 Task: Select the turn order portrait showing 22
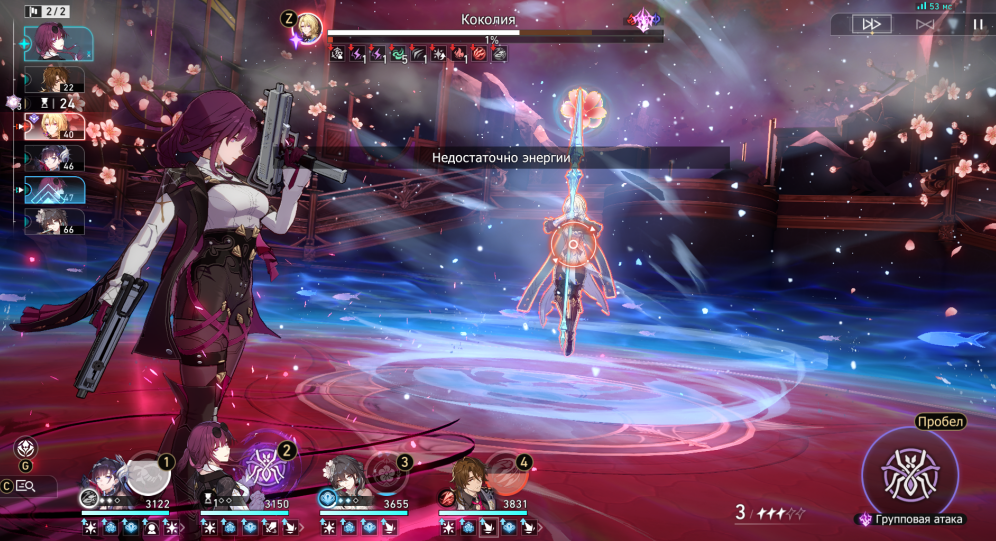(60, 80)
